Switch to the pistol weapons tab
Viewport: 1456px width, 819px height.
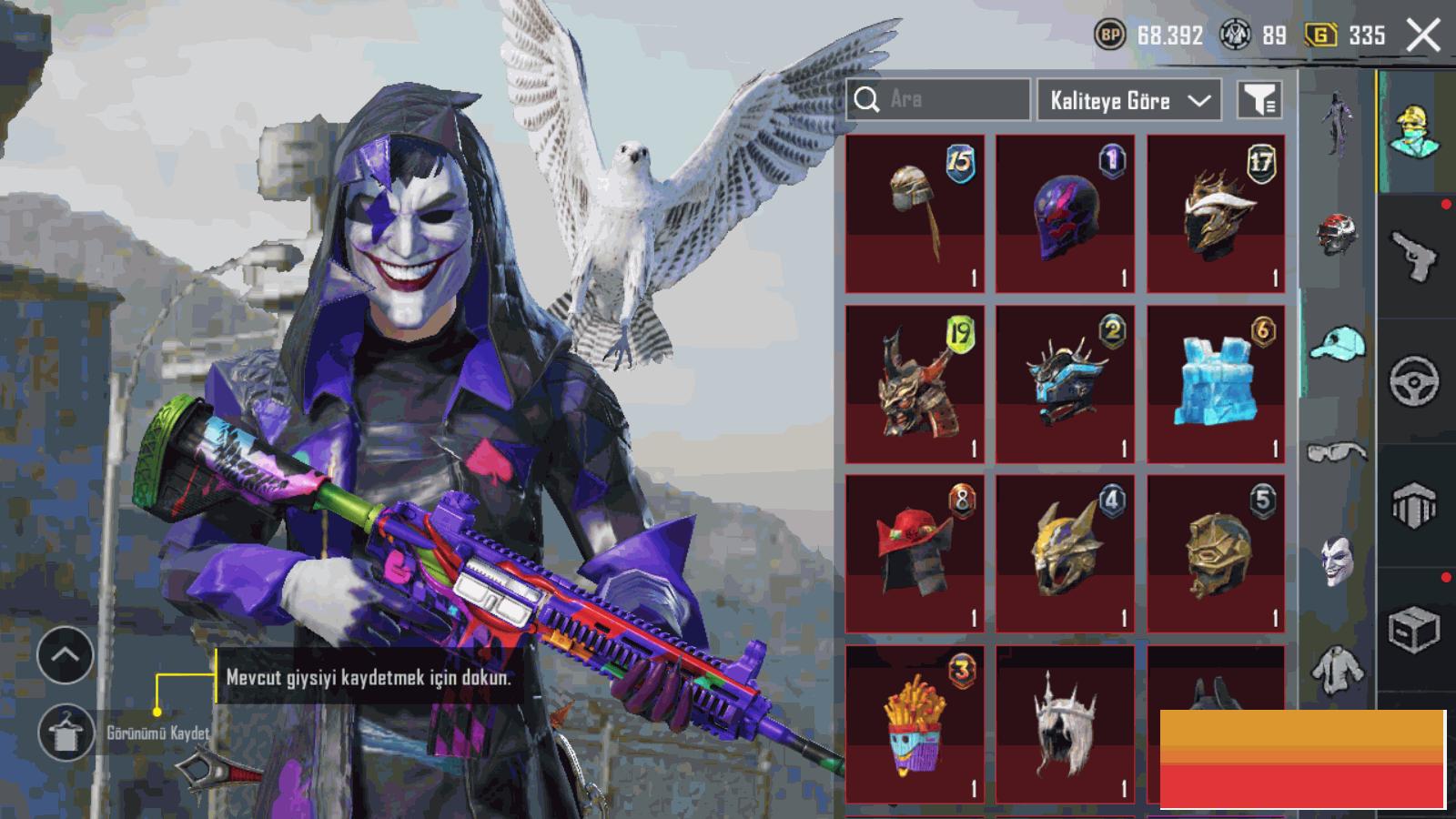(1414, 257)
